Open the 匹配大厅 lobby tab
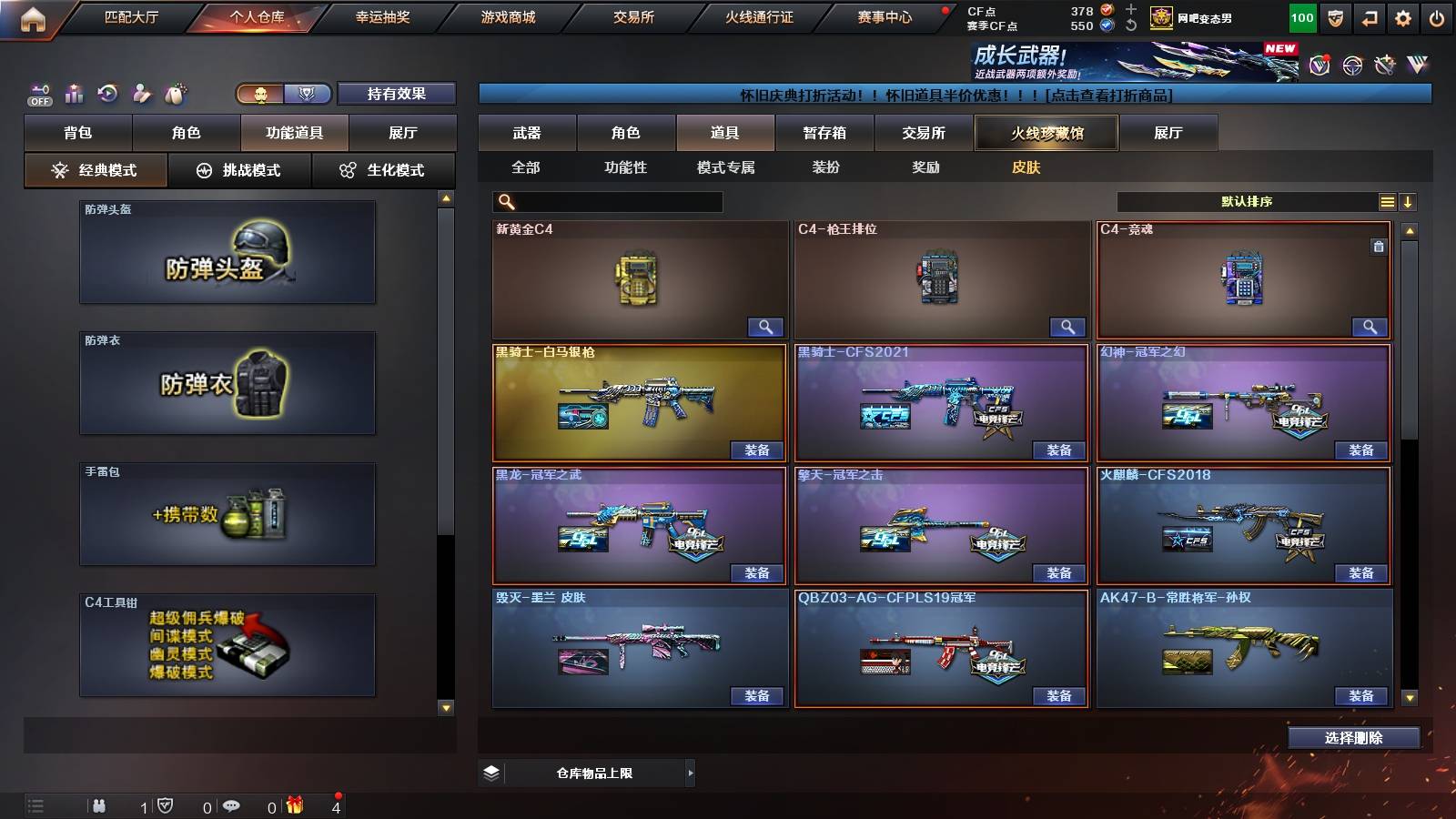 [131, 17]
